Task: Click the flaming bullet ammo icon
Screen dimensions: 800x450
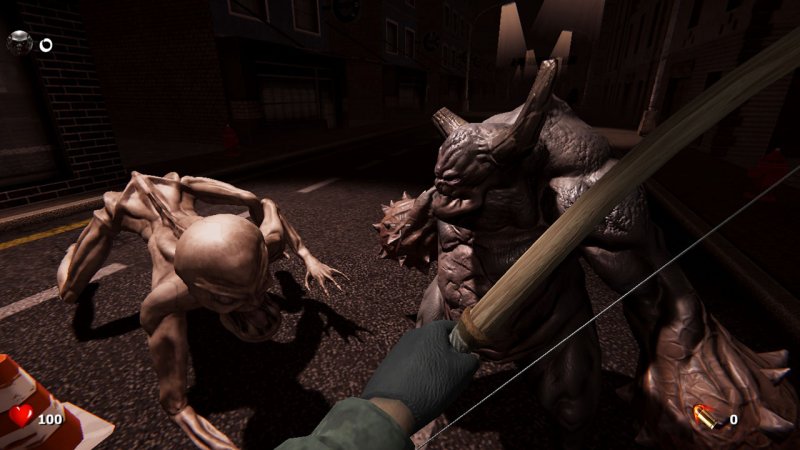Action: click(708, 418)
